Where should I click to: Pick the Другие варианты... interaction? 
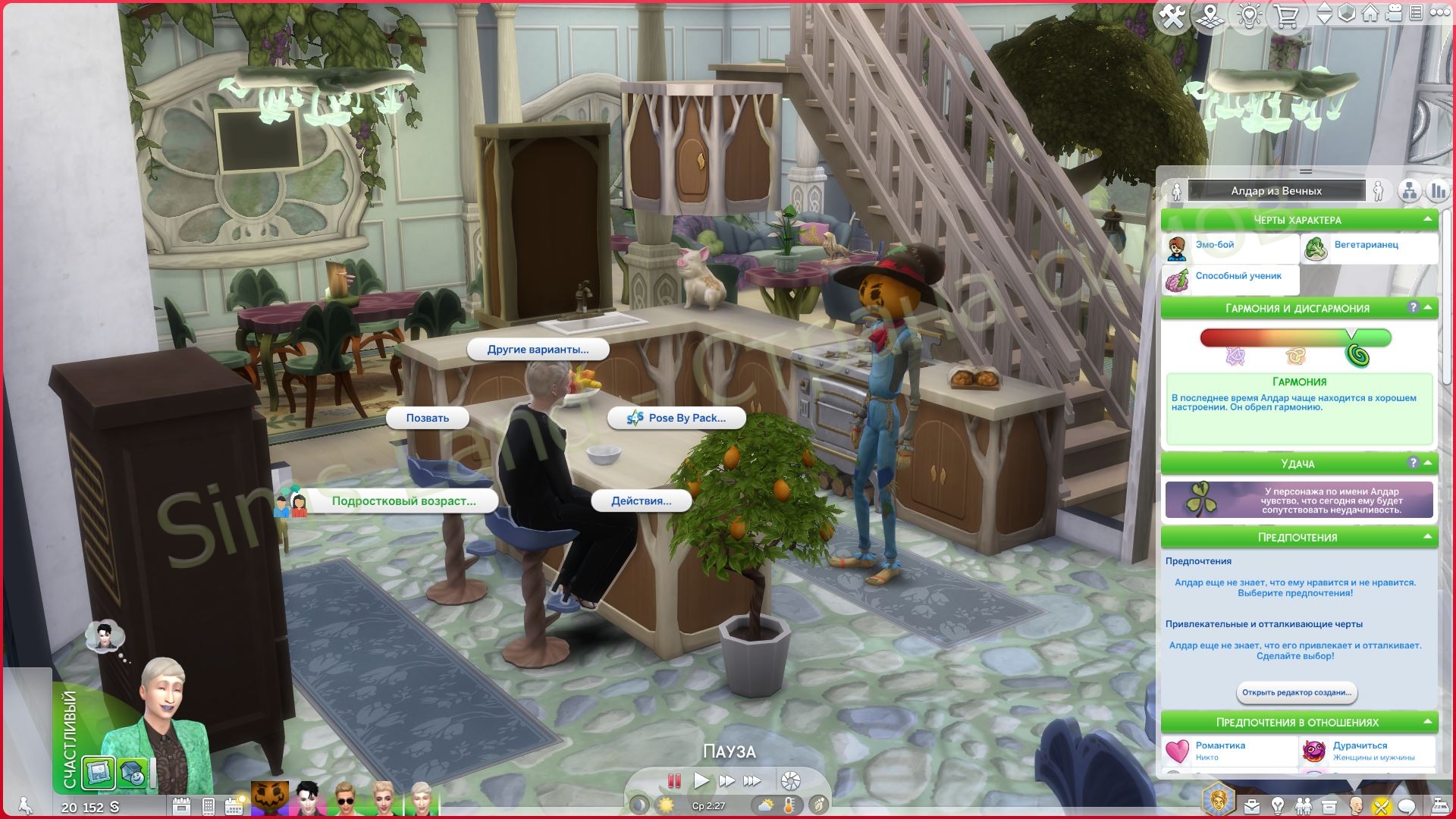(539, 350)
